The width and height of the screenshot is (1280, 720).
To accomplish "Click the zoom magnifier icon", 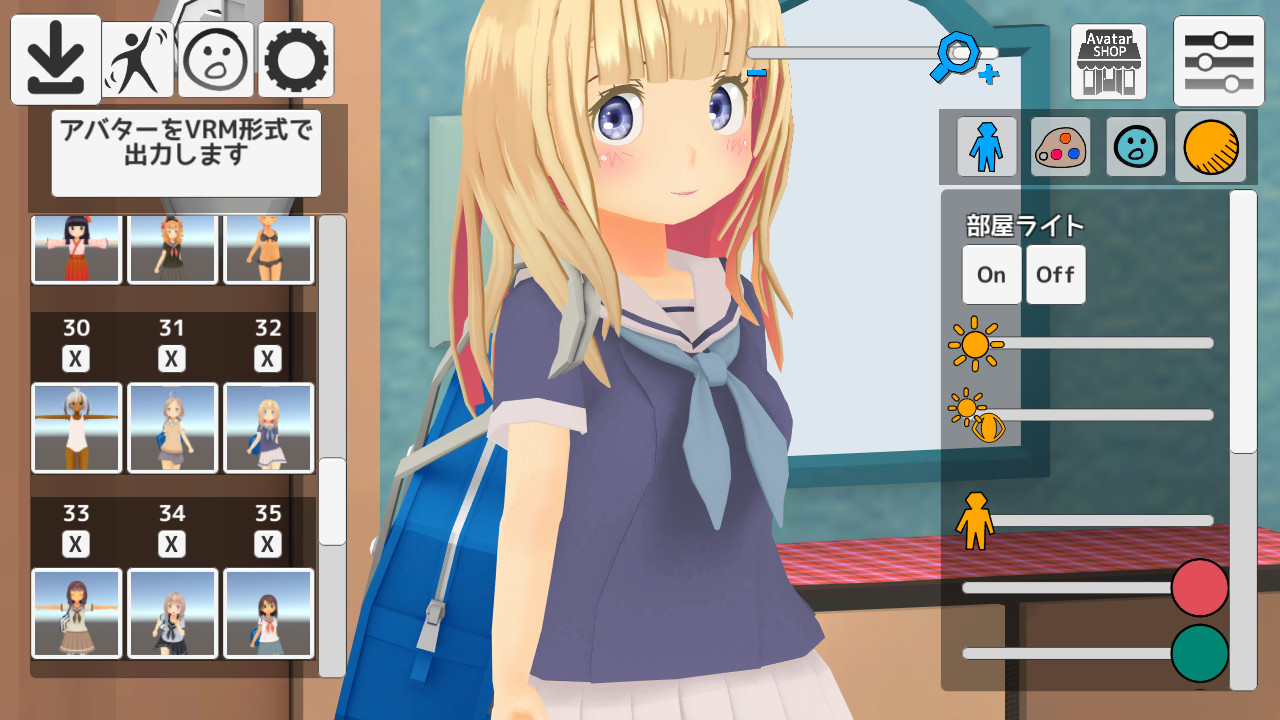I will click(x=958, y=52).
